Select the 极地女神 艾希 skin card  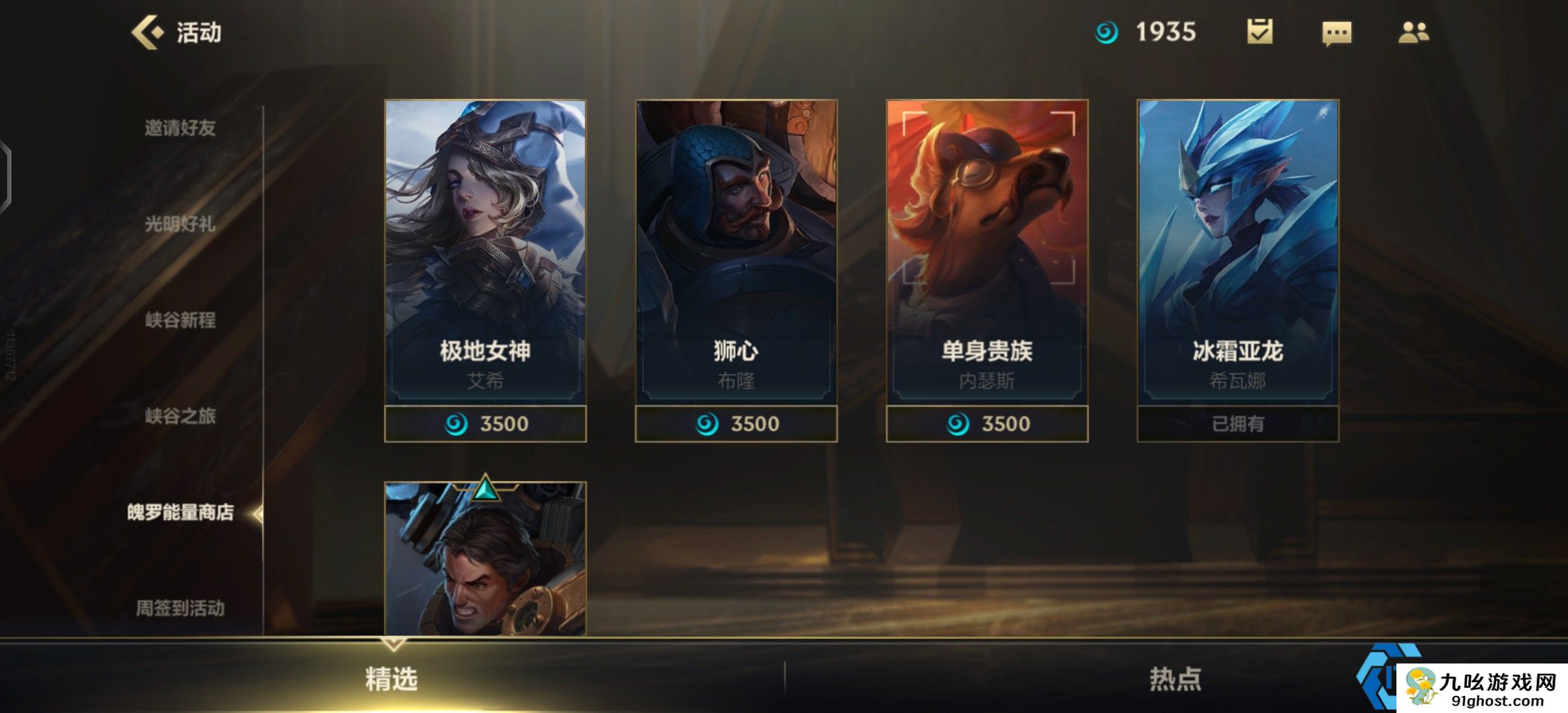[485, 251]
